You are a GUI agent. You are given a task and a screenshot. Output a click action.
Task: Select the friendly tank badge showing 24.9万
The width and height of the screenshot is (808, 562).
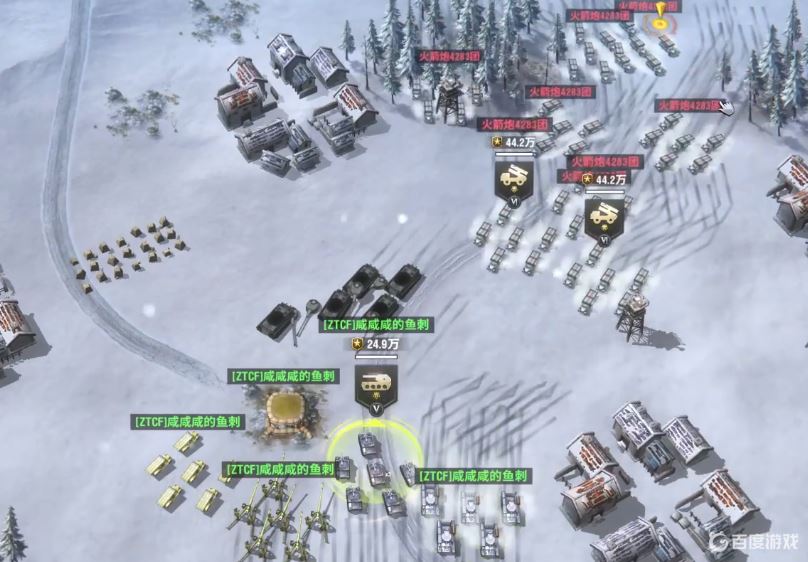pos(376,384)
